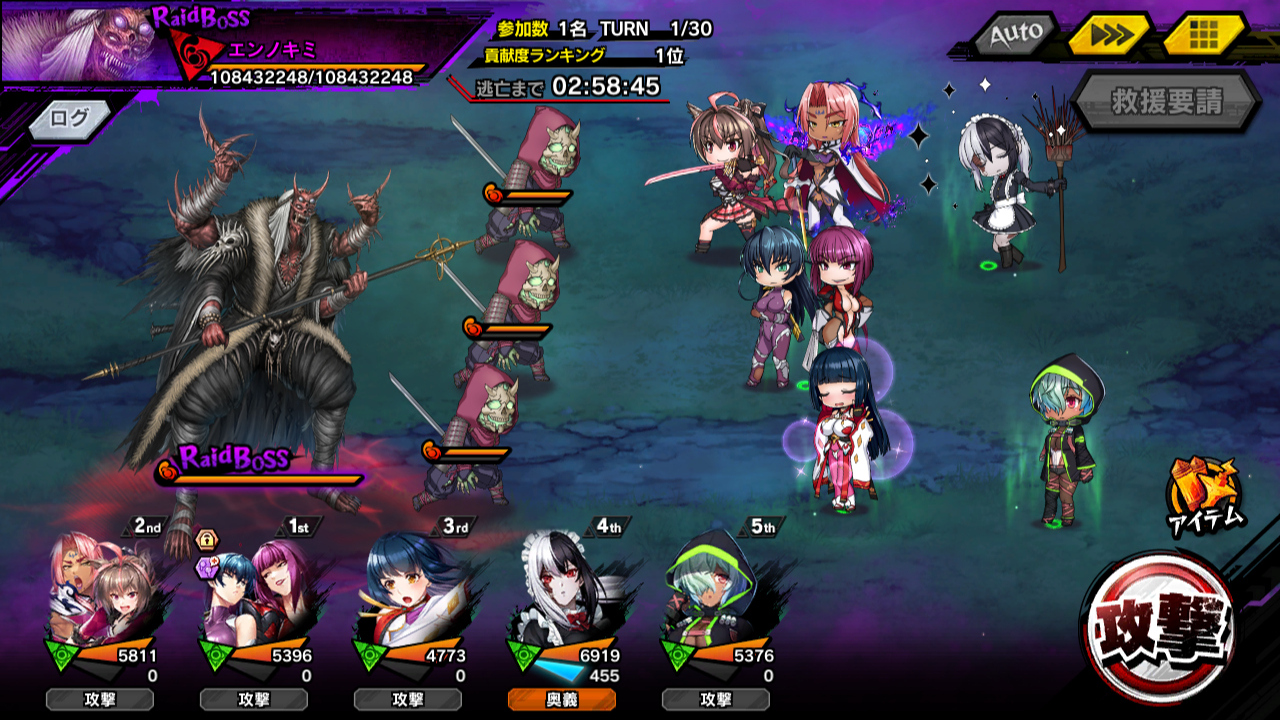Start the turn with red 攻撃 button
1280x720 pixels.
pos(1160,627)
